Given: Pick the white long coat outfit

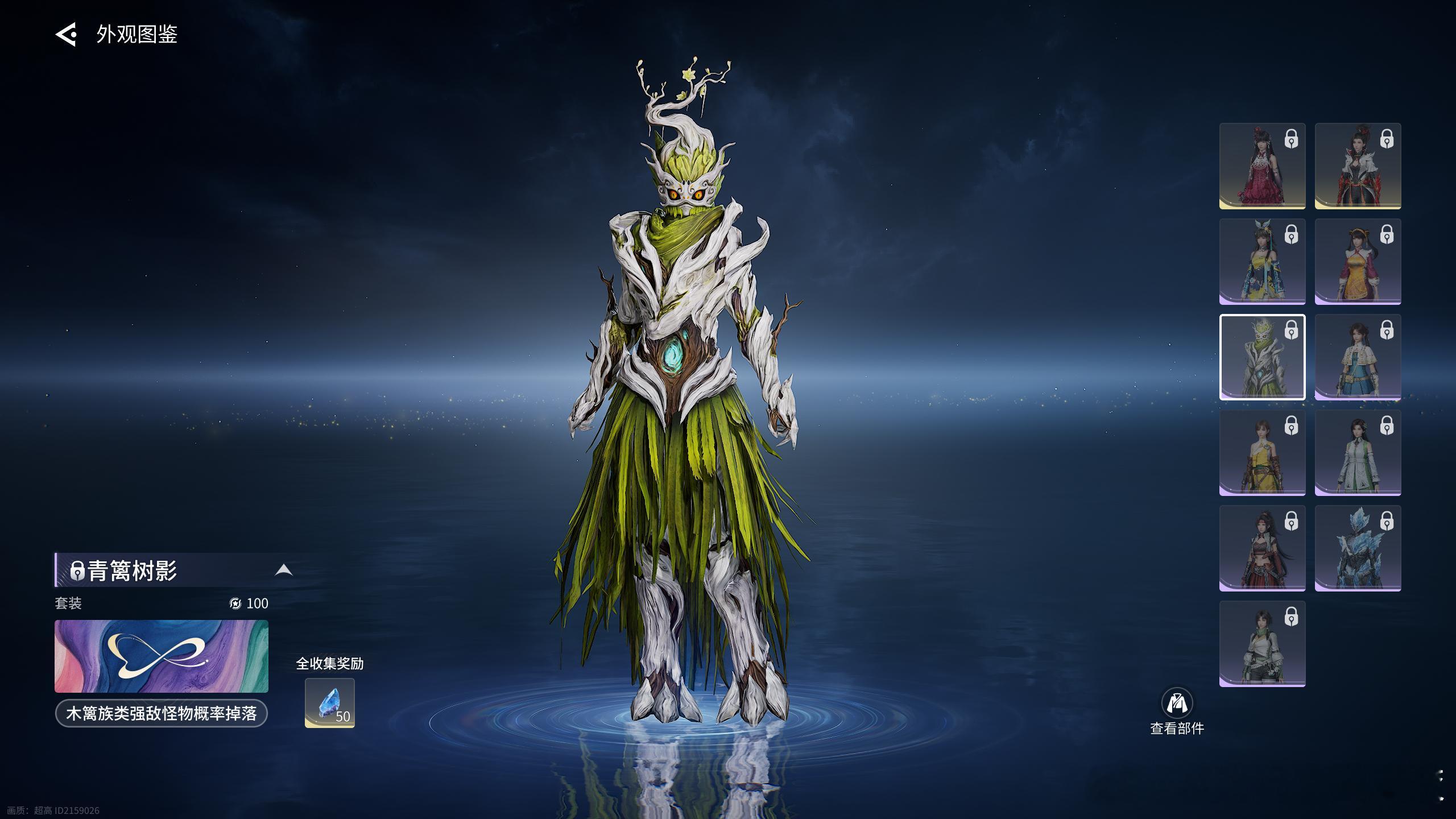Looking at the screenshot, I should pos(1358,453).
